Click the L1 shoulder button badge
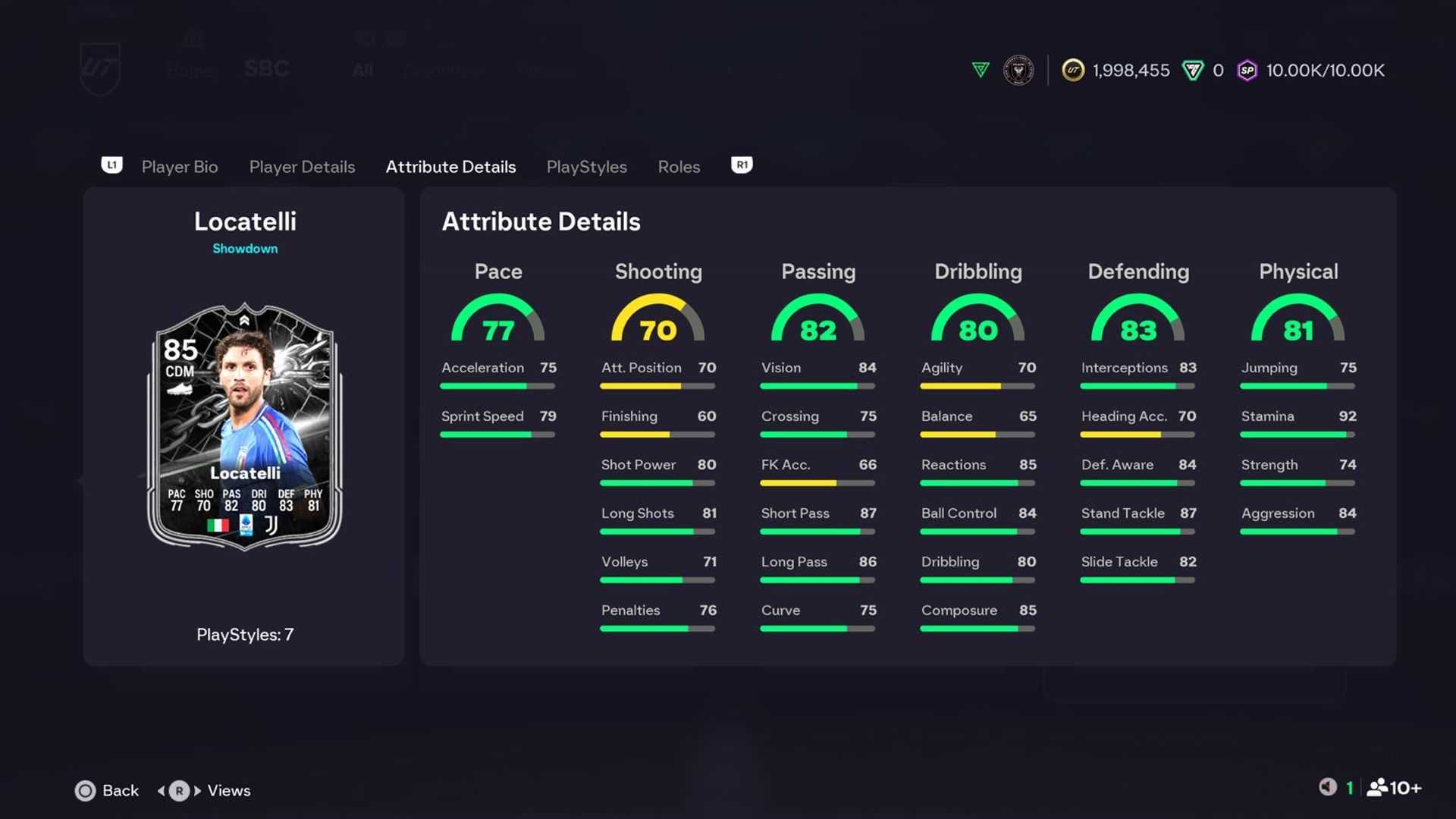Viewport: 1456px width, 819px height. (x=112, y=165)
